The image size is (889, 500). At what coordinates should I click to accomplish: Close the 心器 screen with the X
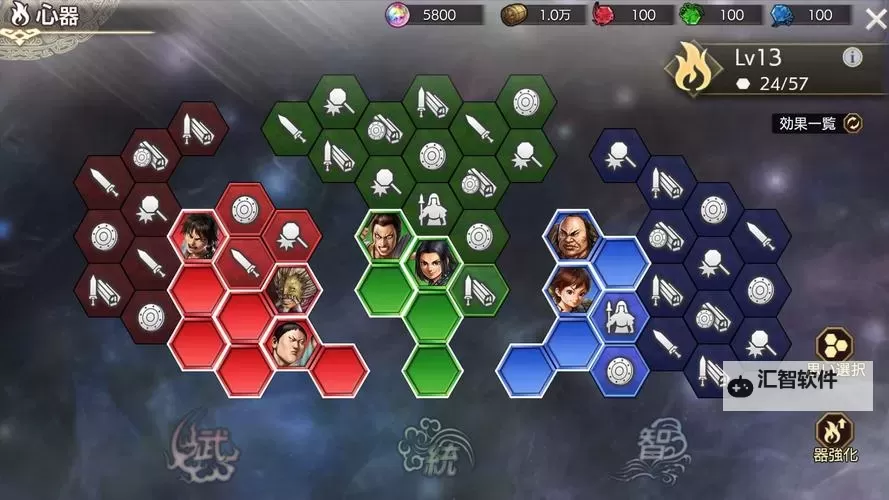point(872,16)
